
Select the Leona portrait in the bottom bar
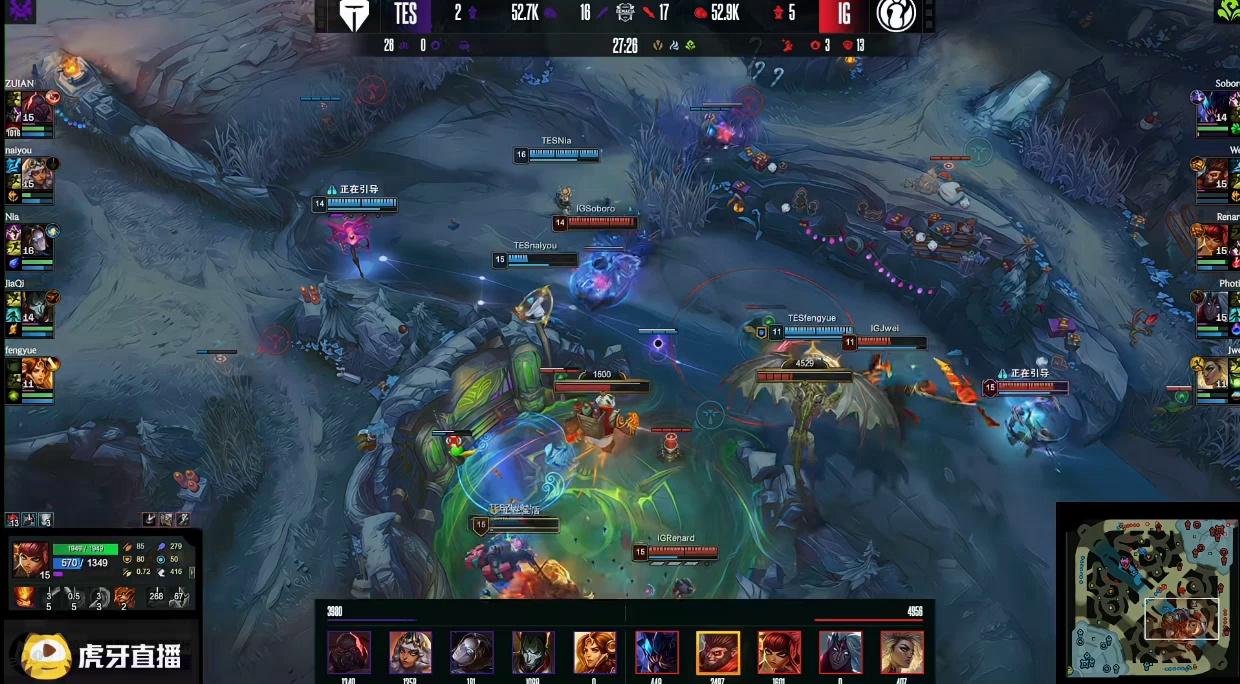pyautogui.click(x=595, y=652)
